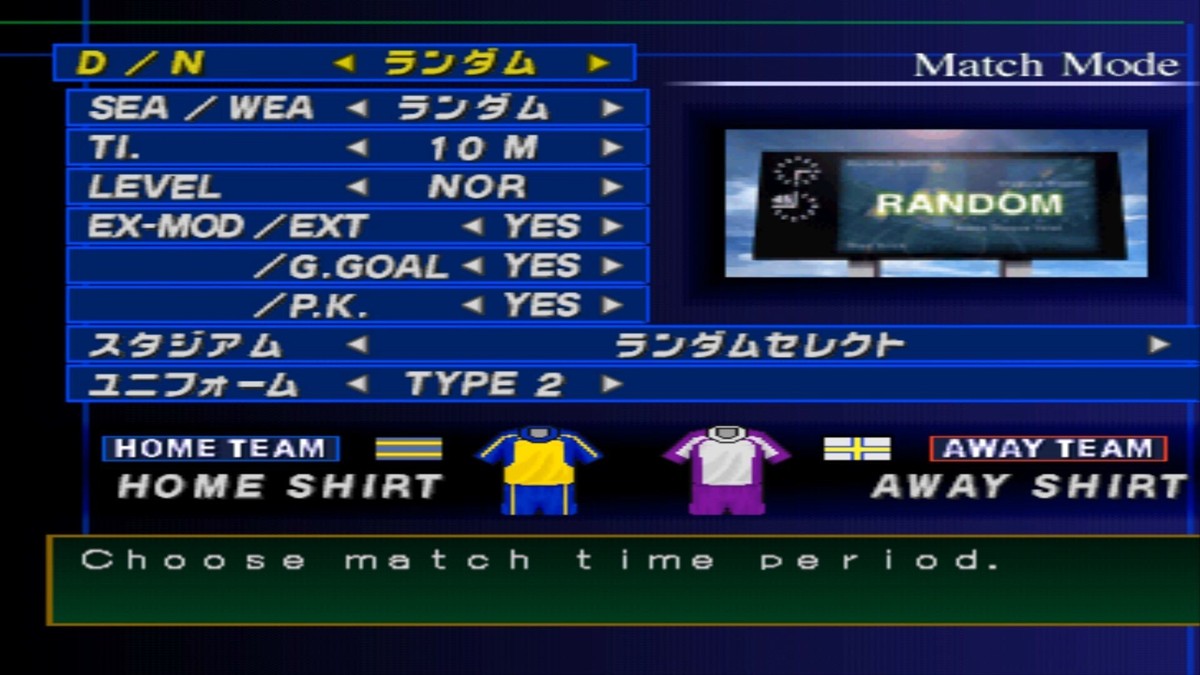Raise difficulty with LEVEL right arrow

point(612,187)
